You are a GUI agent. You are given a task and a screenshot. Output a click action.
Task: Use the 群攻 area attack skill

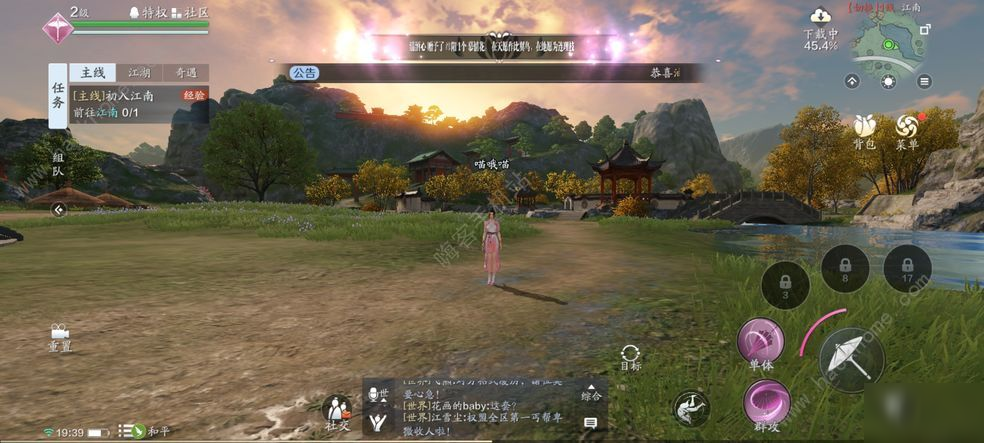pos(767,403)
